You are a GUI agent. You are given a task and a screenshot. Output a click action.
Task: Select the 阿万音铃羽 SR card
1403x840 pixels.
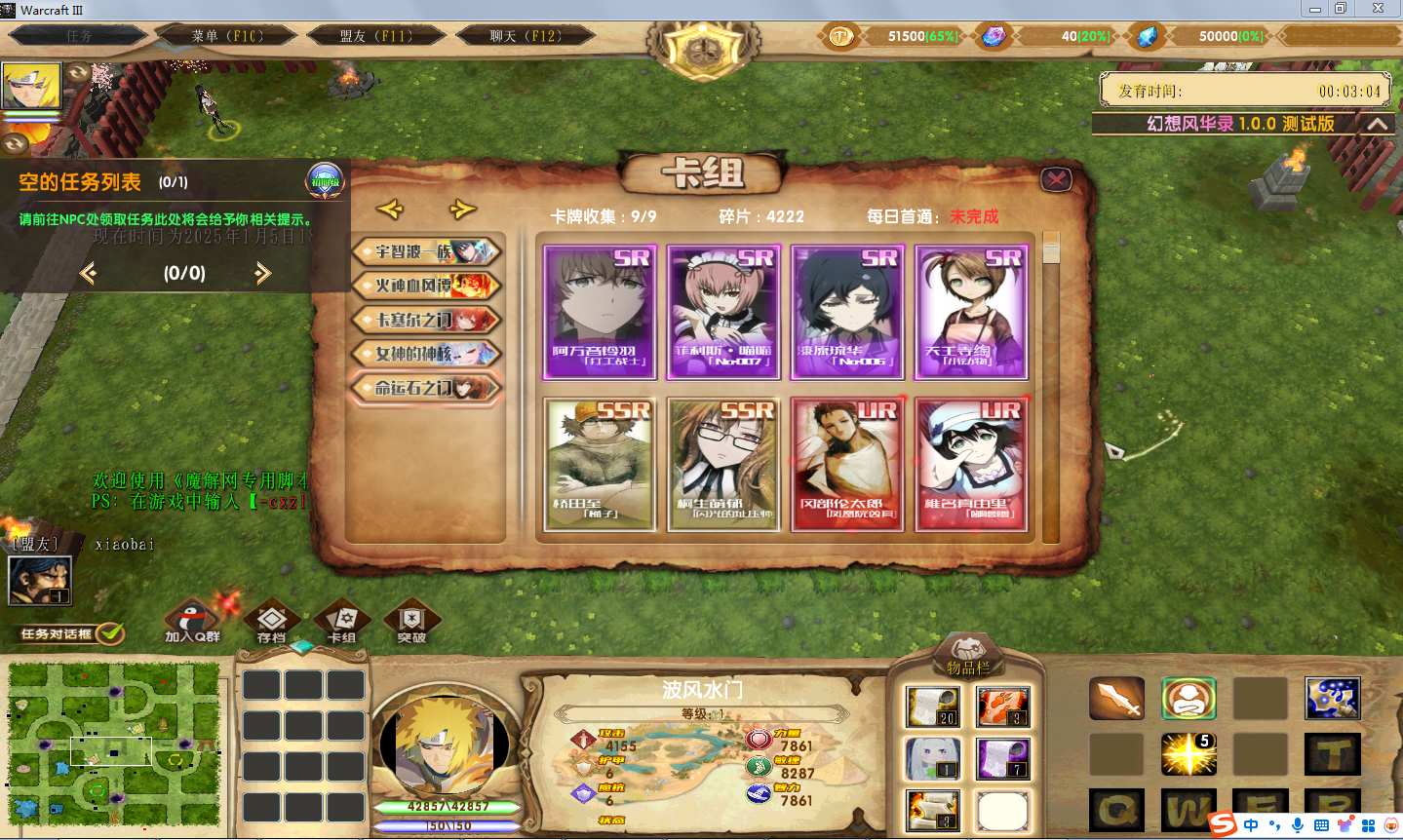click(x=600, y=312)
